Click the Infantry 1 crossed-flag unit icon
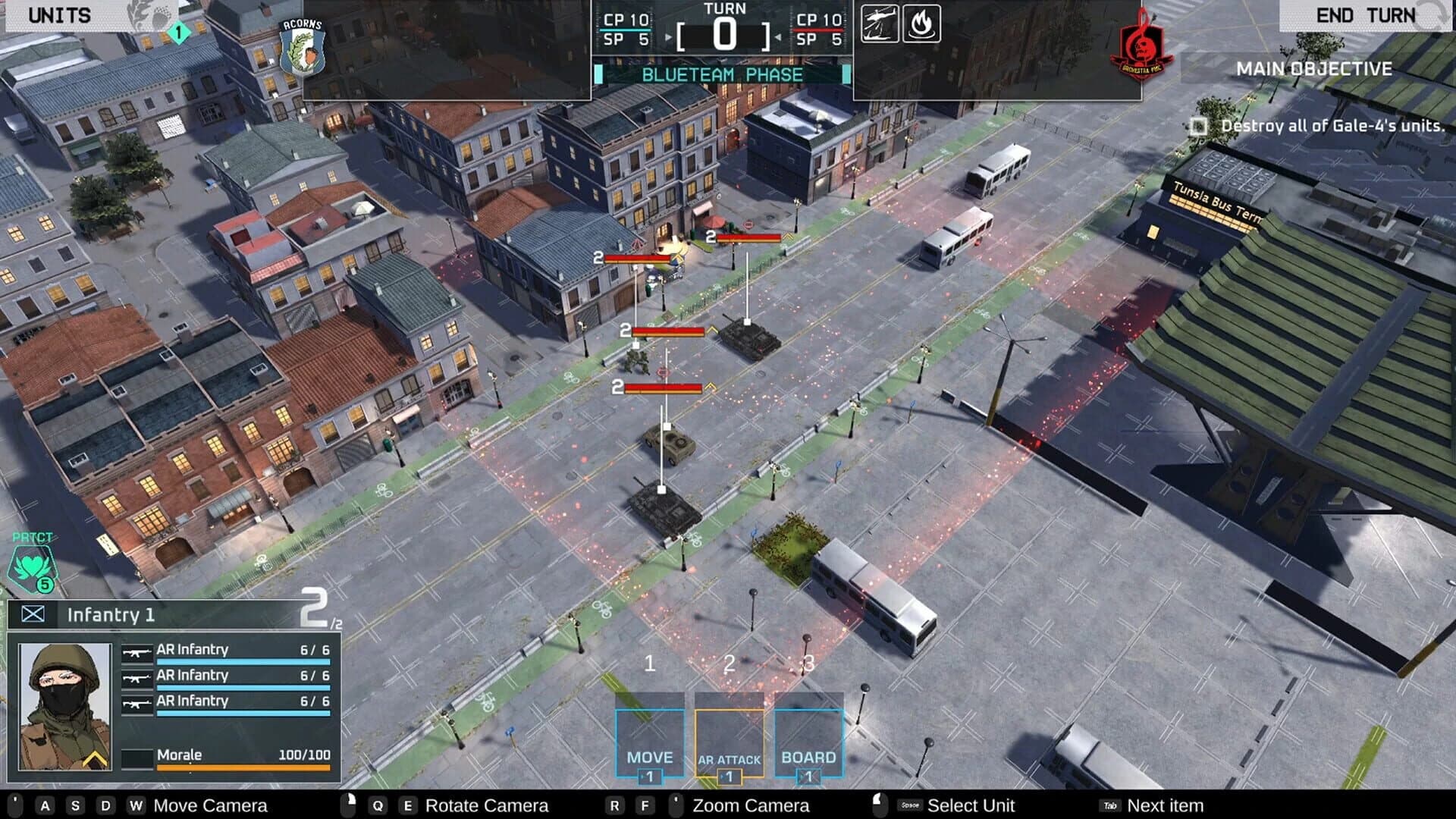Screen dimensions: 1456x819 [x=33, y=615]
